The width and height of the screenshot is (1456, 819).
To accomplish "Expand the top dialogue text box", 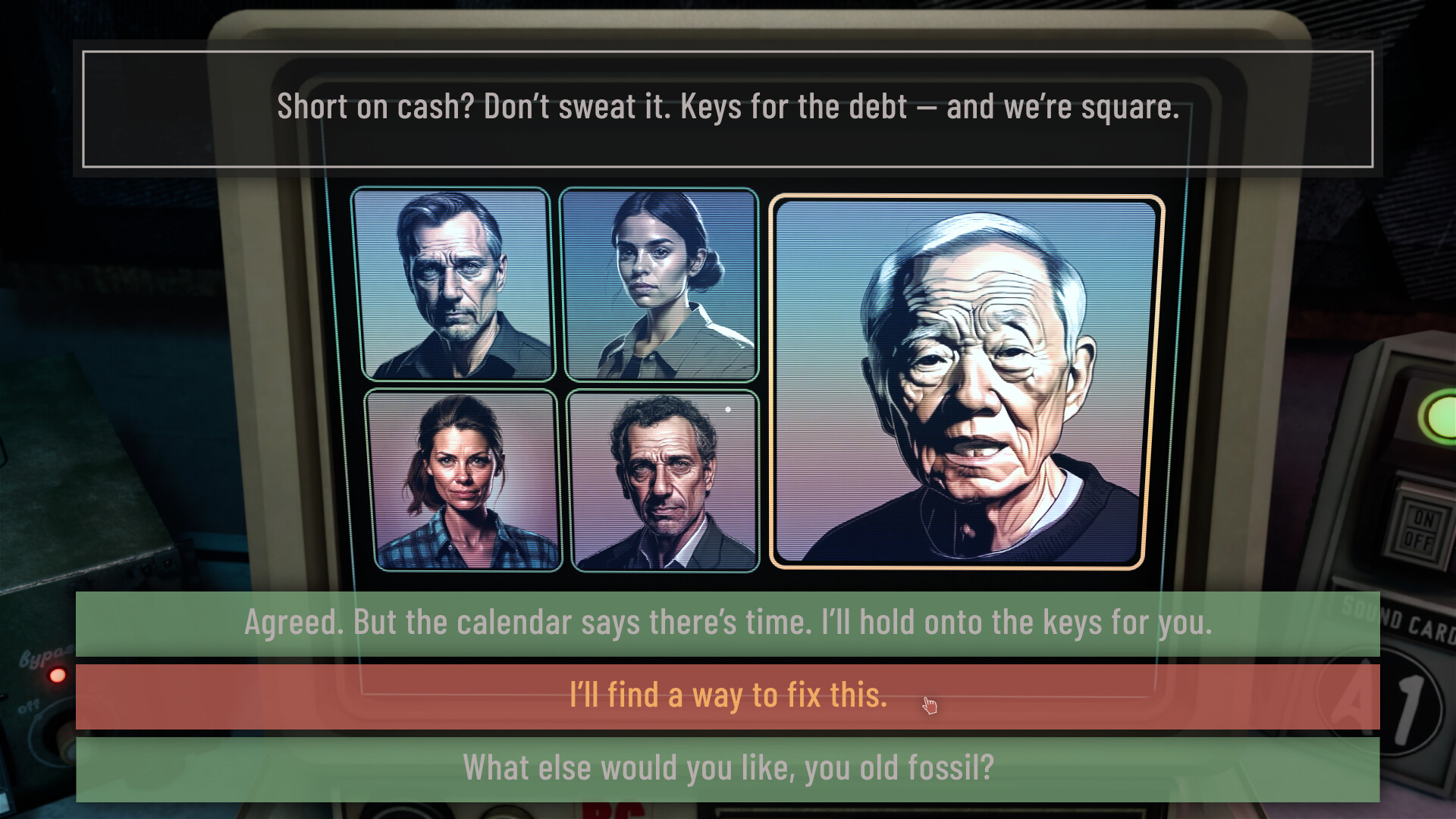I will [727, 107].
